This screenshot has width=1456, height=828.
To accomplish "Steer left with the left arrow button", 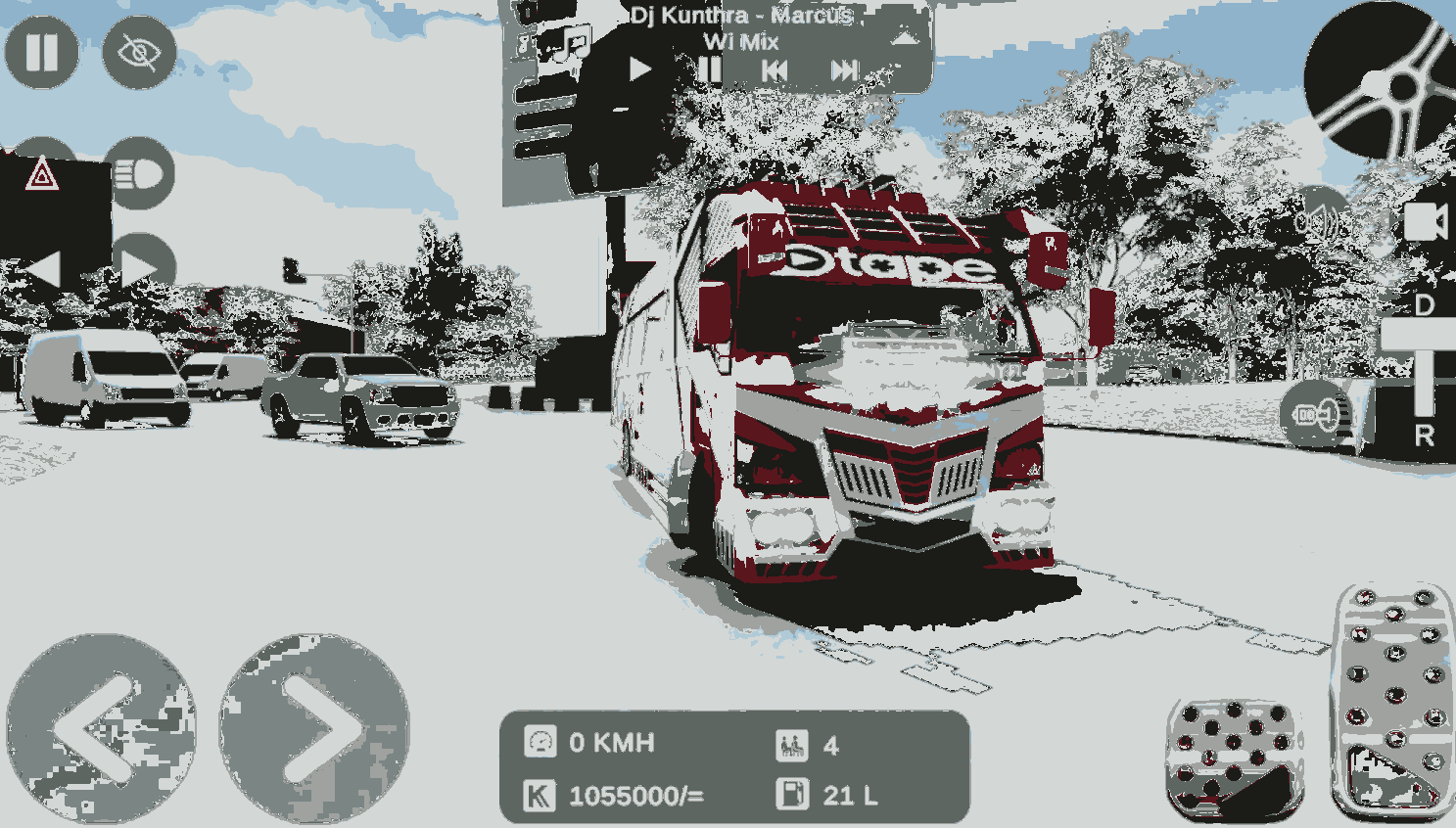I will click(101, 727).
